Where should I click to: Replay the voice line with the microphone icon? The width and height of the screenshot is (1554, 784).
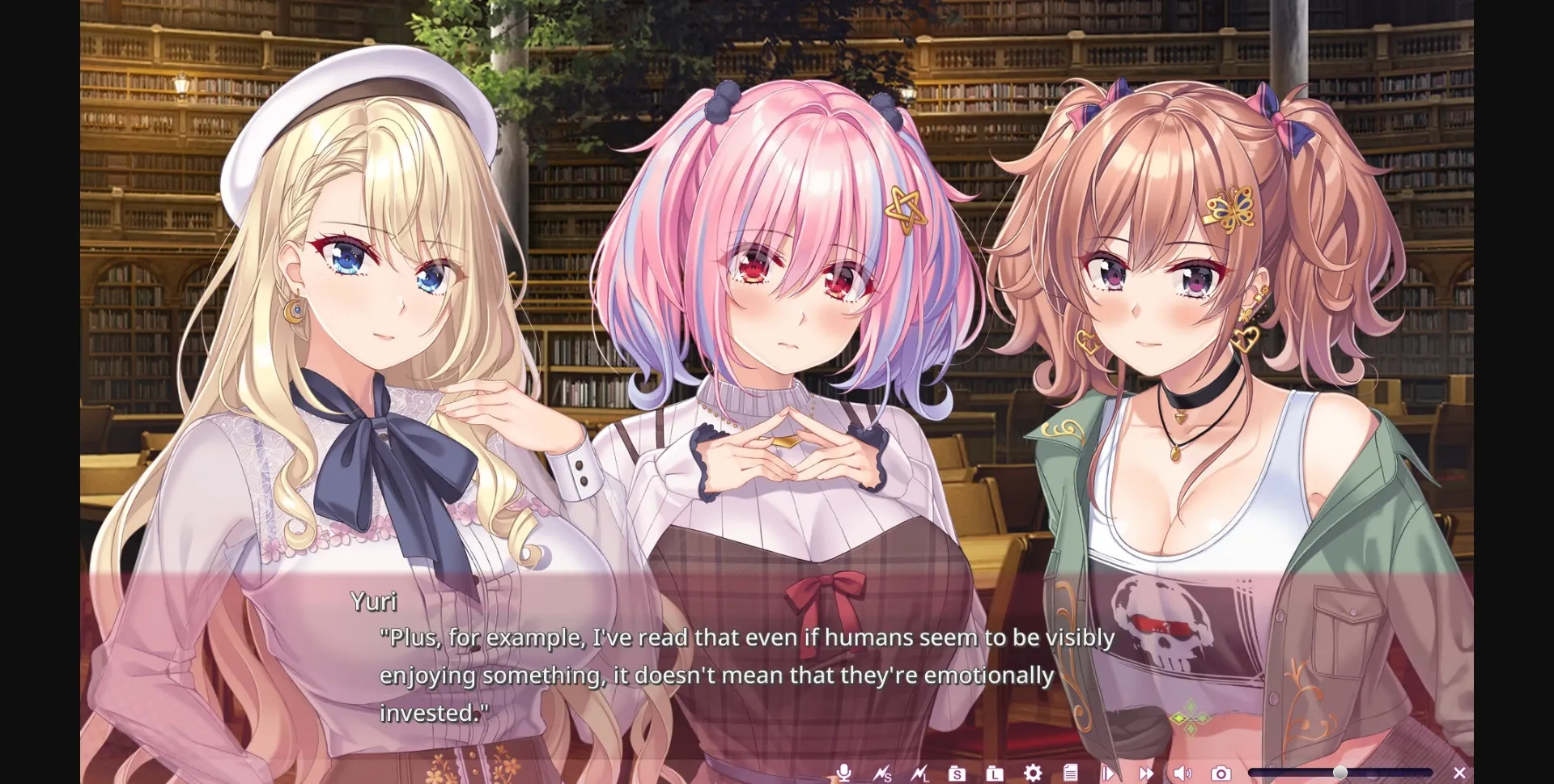(843, 773)
